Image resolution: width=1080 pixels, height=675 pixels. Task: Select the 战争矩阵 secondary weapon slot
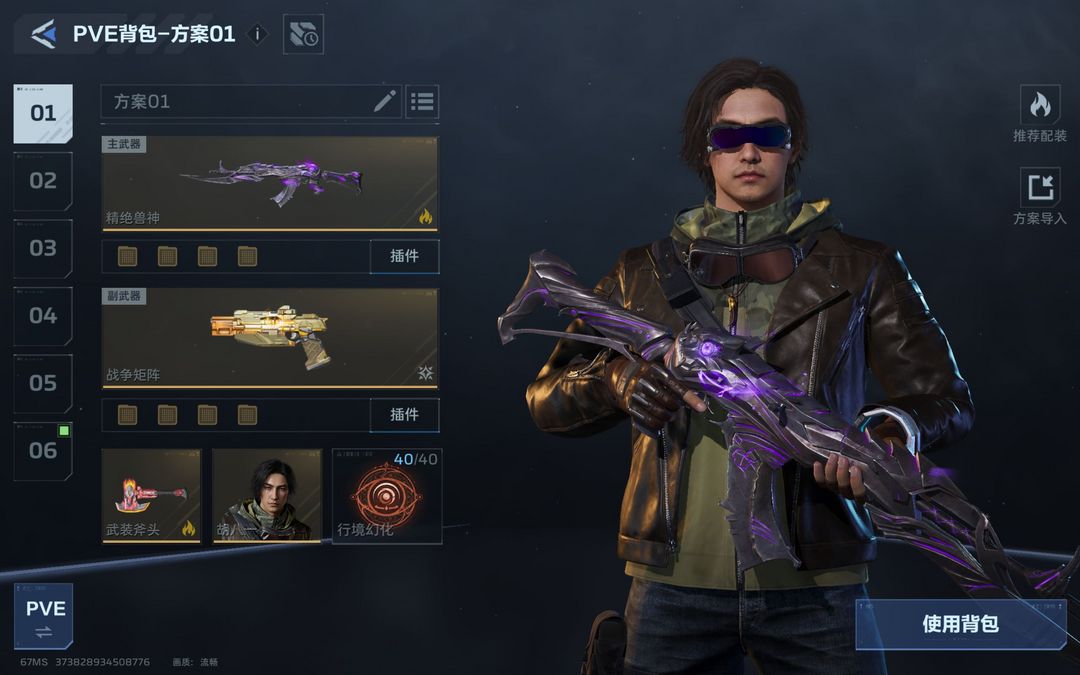coord(270,338)
